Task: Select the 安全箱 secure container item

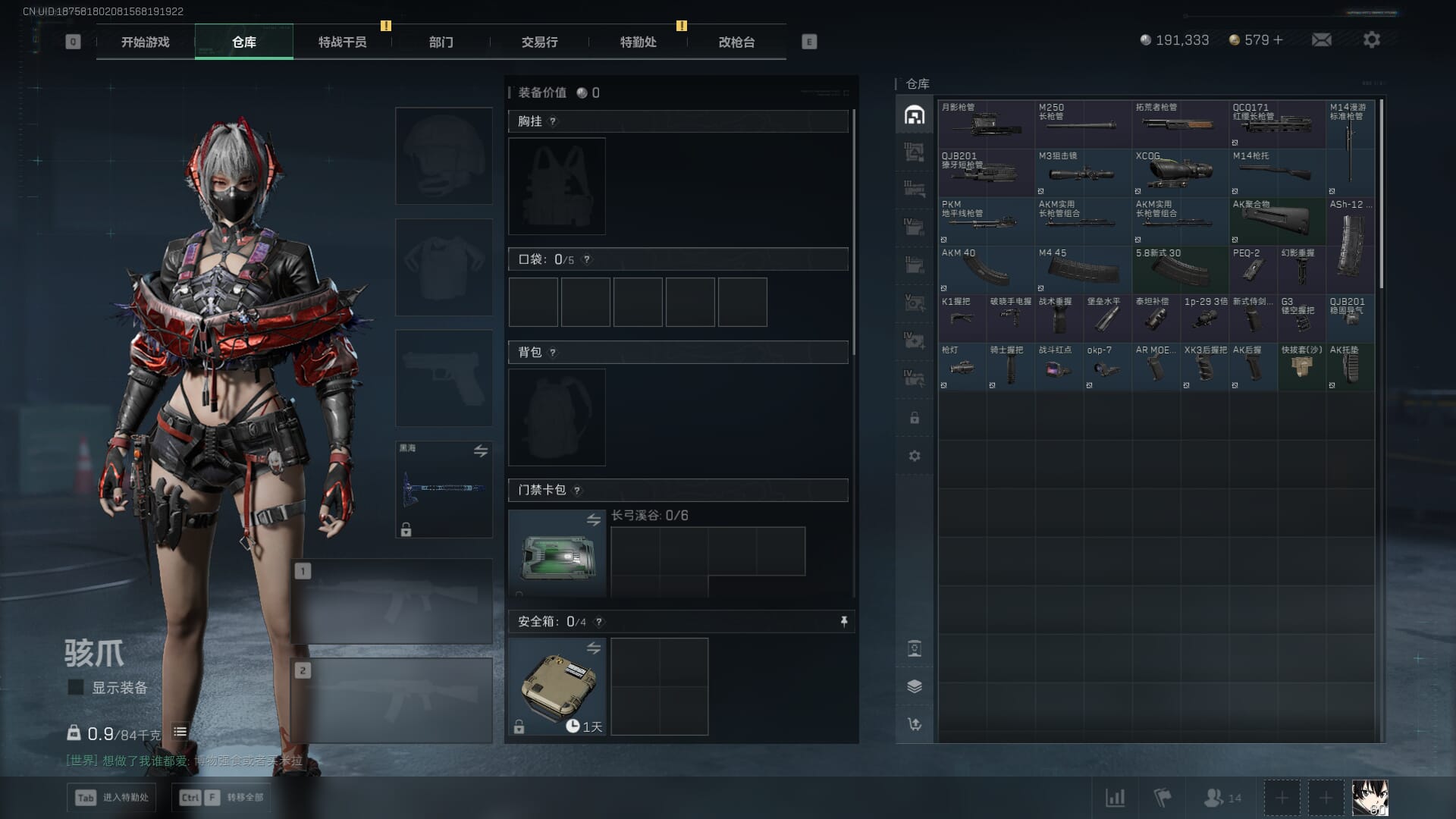Action: coord(557,686)
